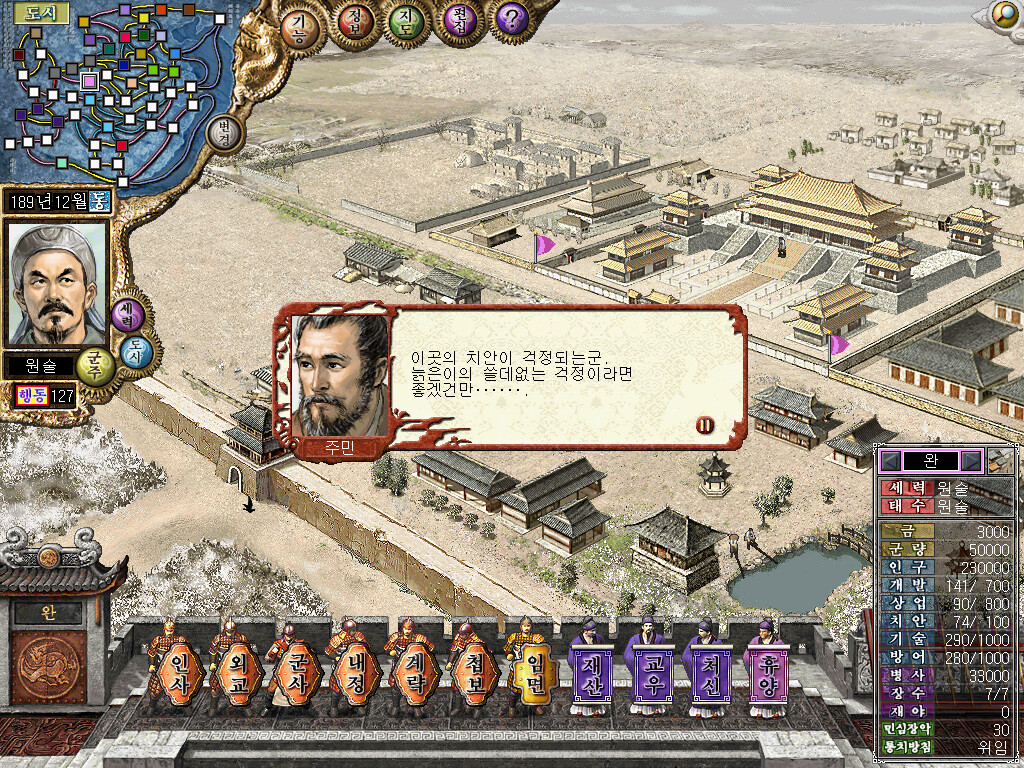Select the highlighted pink city on the minimap

[x=89, y=80]
